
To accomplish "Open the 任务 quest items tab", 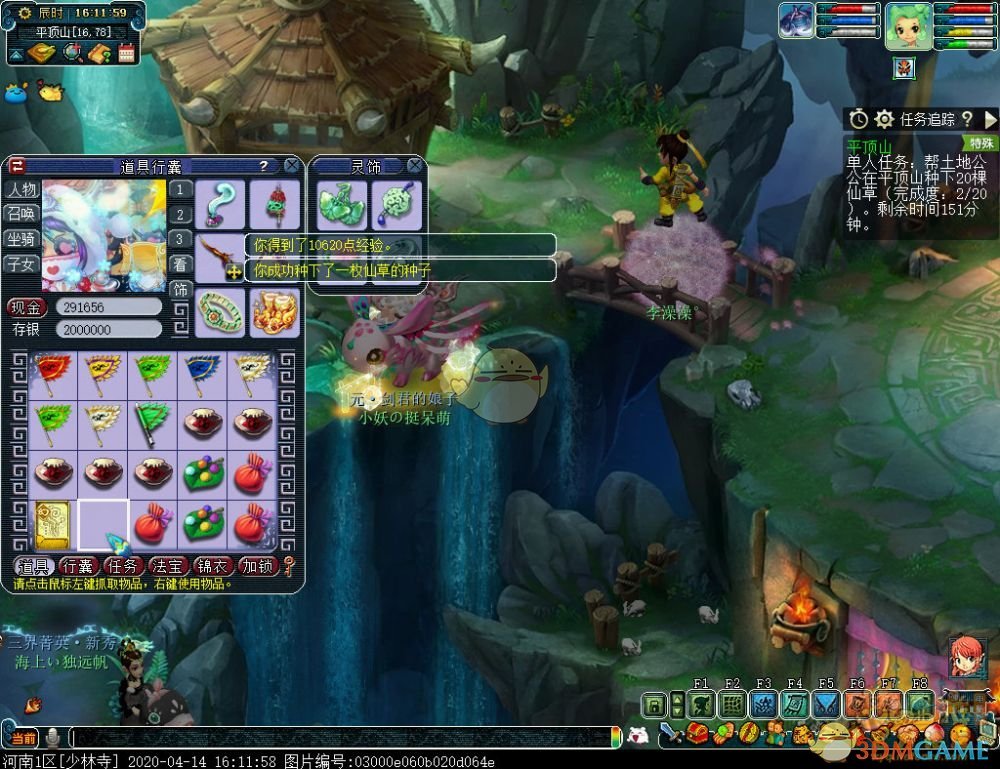I will [x=123, y=566].
